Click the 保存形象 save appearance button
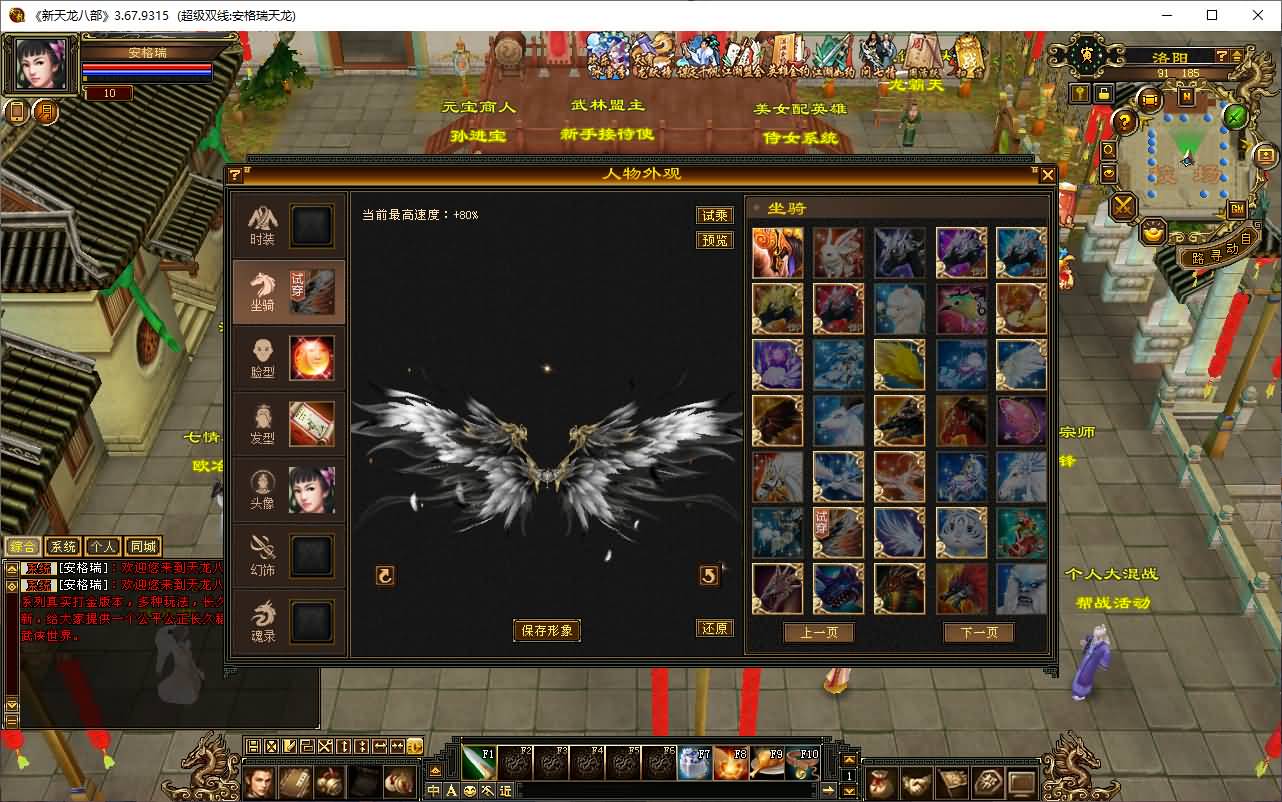The image size is (1282, 802). 546,631
